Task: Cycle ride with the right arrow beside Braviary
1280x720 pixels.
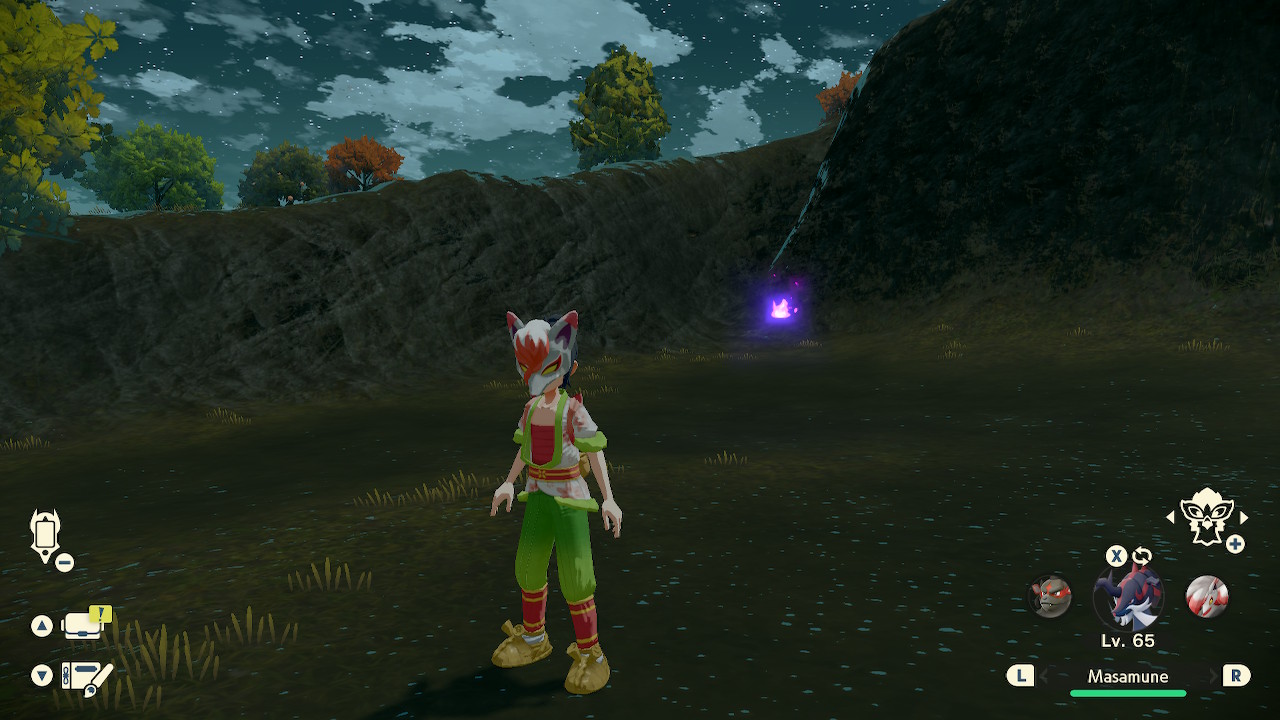Action: pos(1244,517)
